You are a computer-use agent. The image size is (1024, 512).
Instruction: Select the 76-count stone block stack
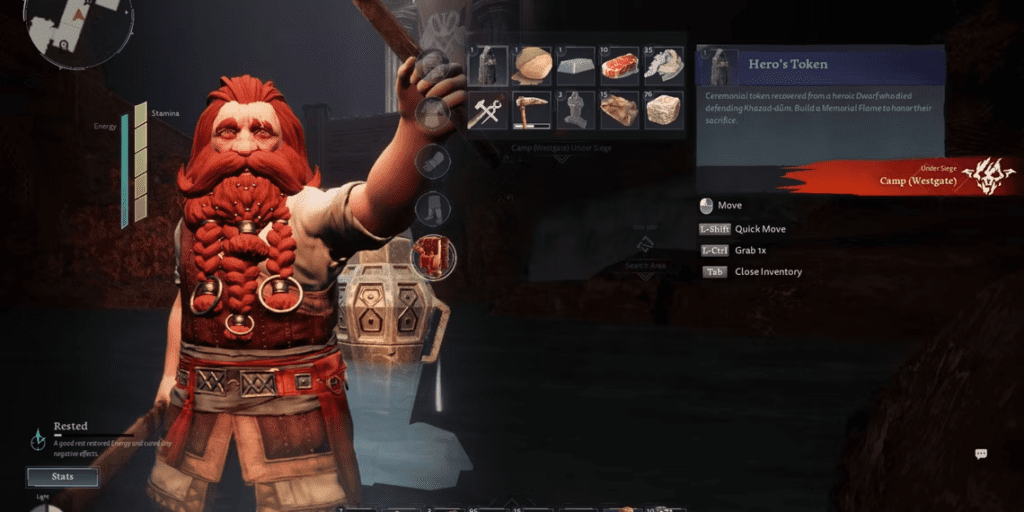[x=662, y=109]
